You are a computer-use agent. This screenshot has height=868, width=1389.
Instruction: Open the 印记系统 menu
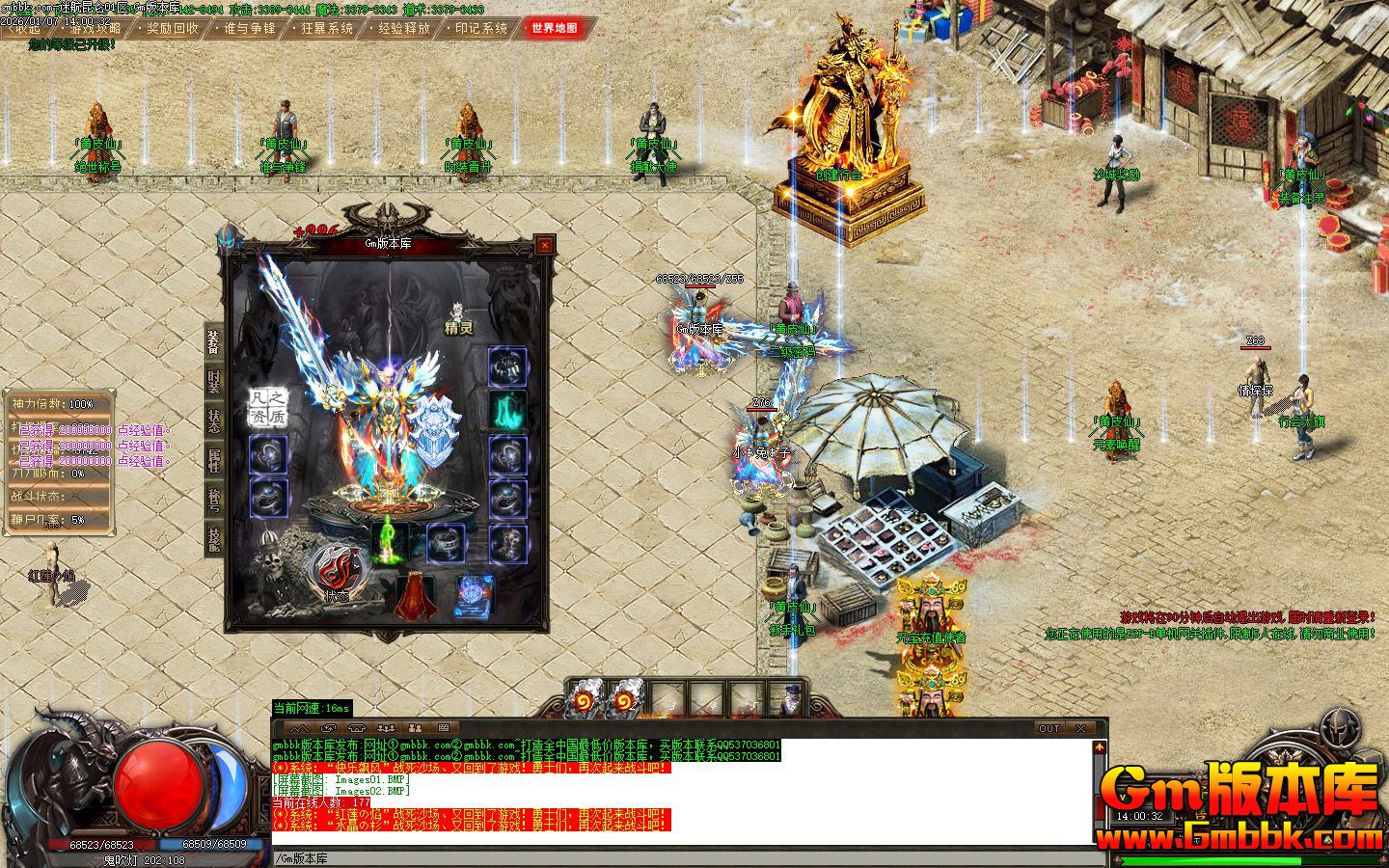(480, 28)
